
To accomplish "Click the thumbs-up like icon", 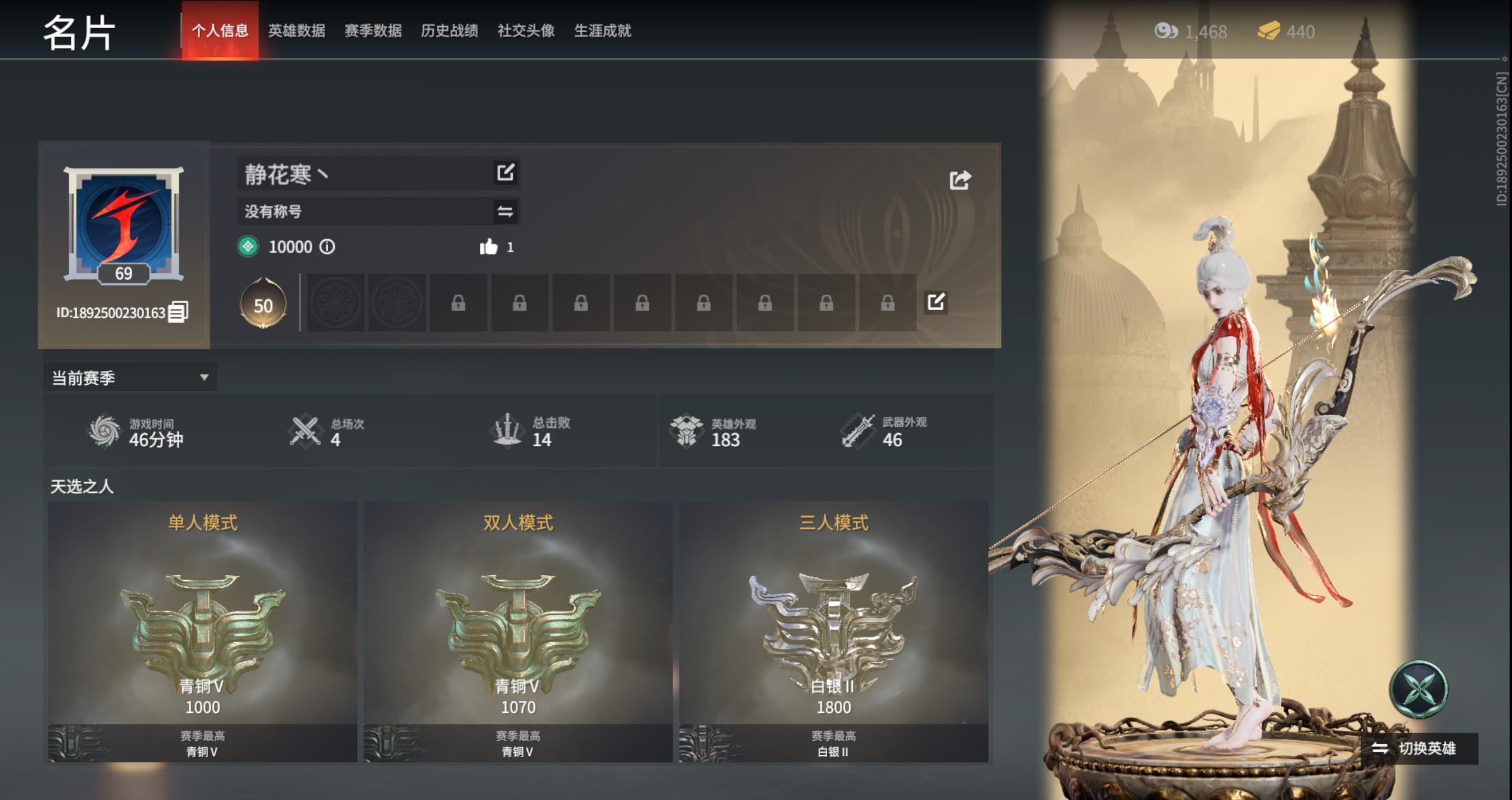I will click(x=488, y=247).
